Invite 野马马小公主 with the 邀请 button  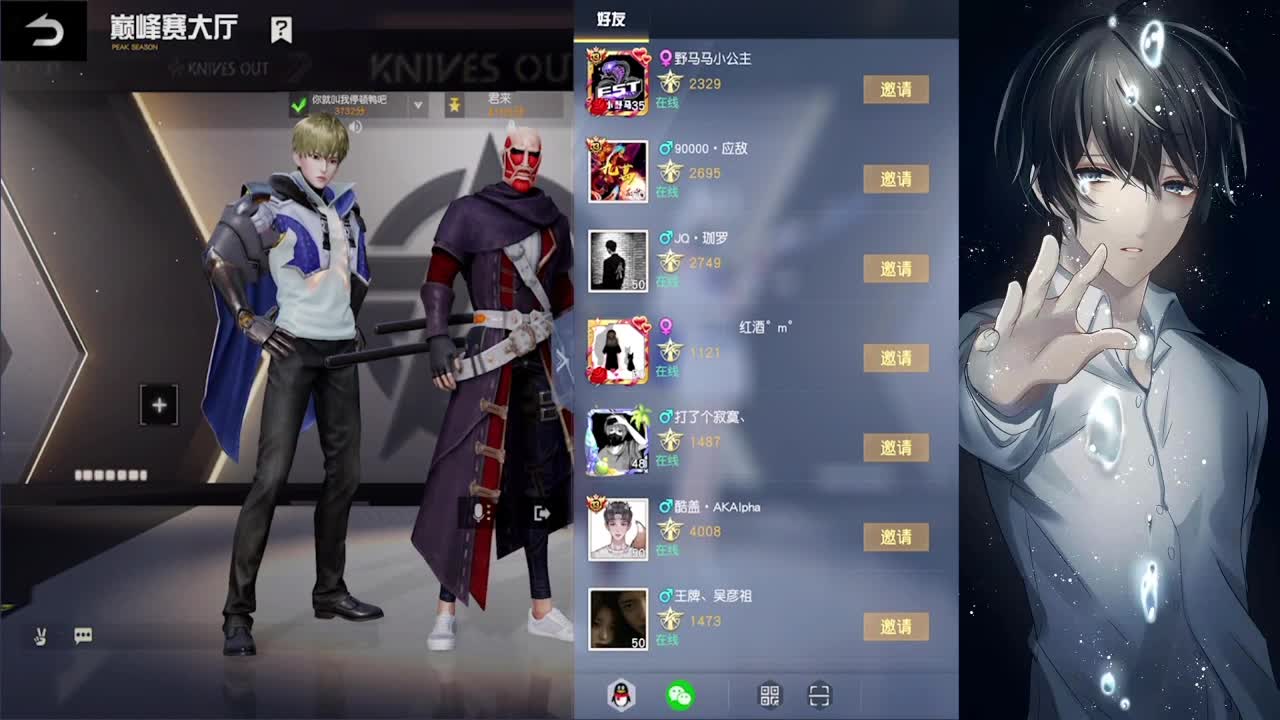click(x=896, y=89)
